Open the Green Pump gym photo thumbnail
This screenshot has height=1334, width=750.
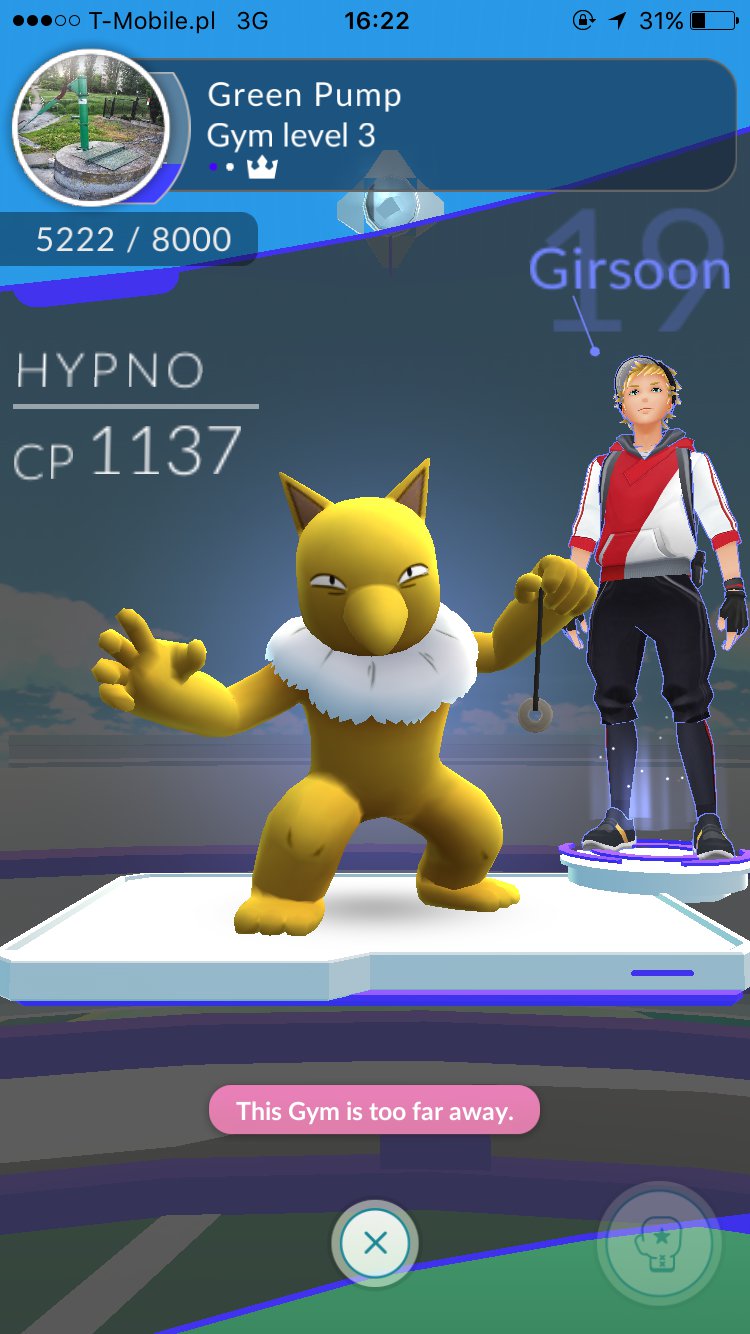(91, 126)
